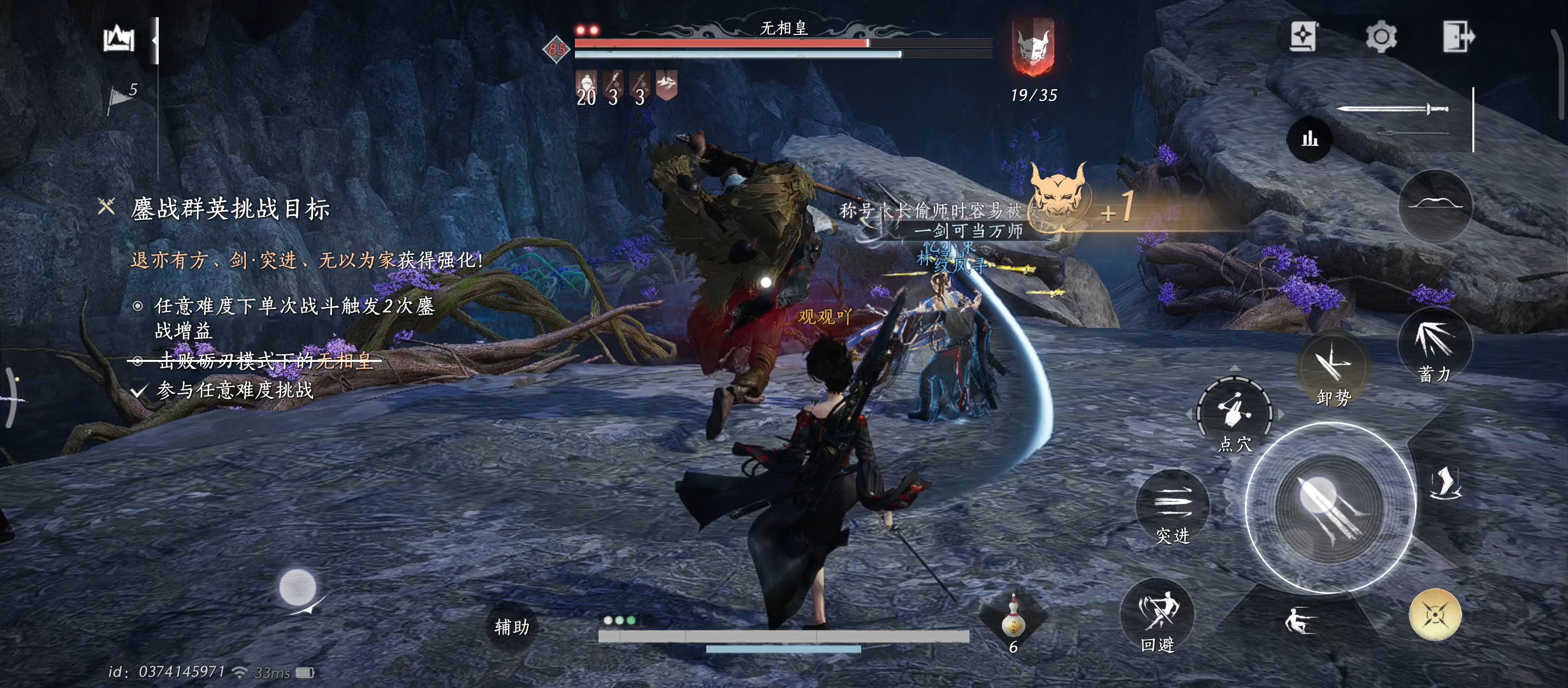
Task: Tap the golden crossed-blades ultimate button
Action: [x=1435, y=615]
